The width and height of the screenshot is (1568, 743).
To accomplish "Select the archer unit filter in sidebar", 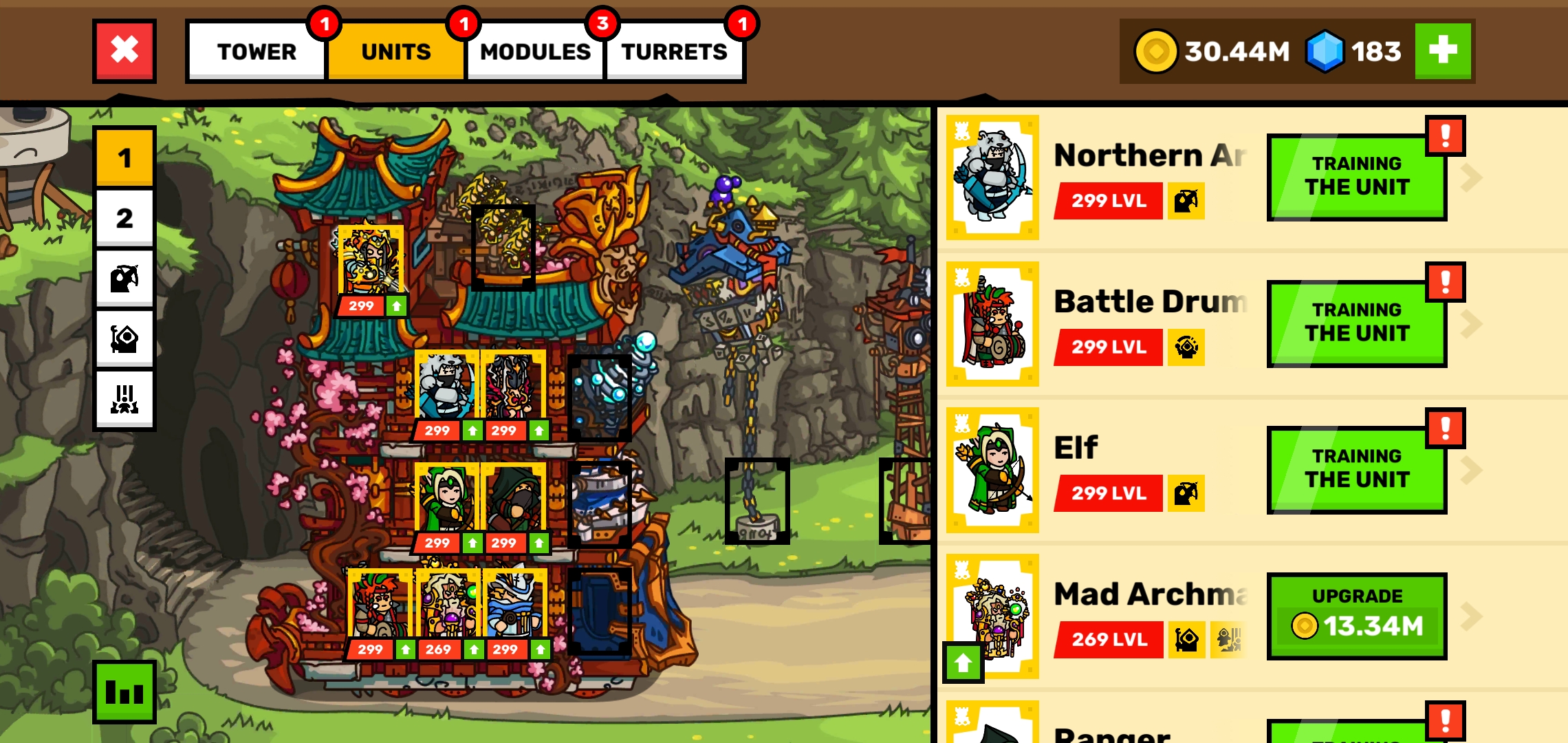I will 124,277.
